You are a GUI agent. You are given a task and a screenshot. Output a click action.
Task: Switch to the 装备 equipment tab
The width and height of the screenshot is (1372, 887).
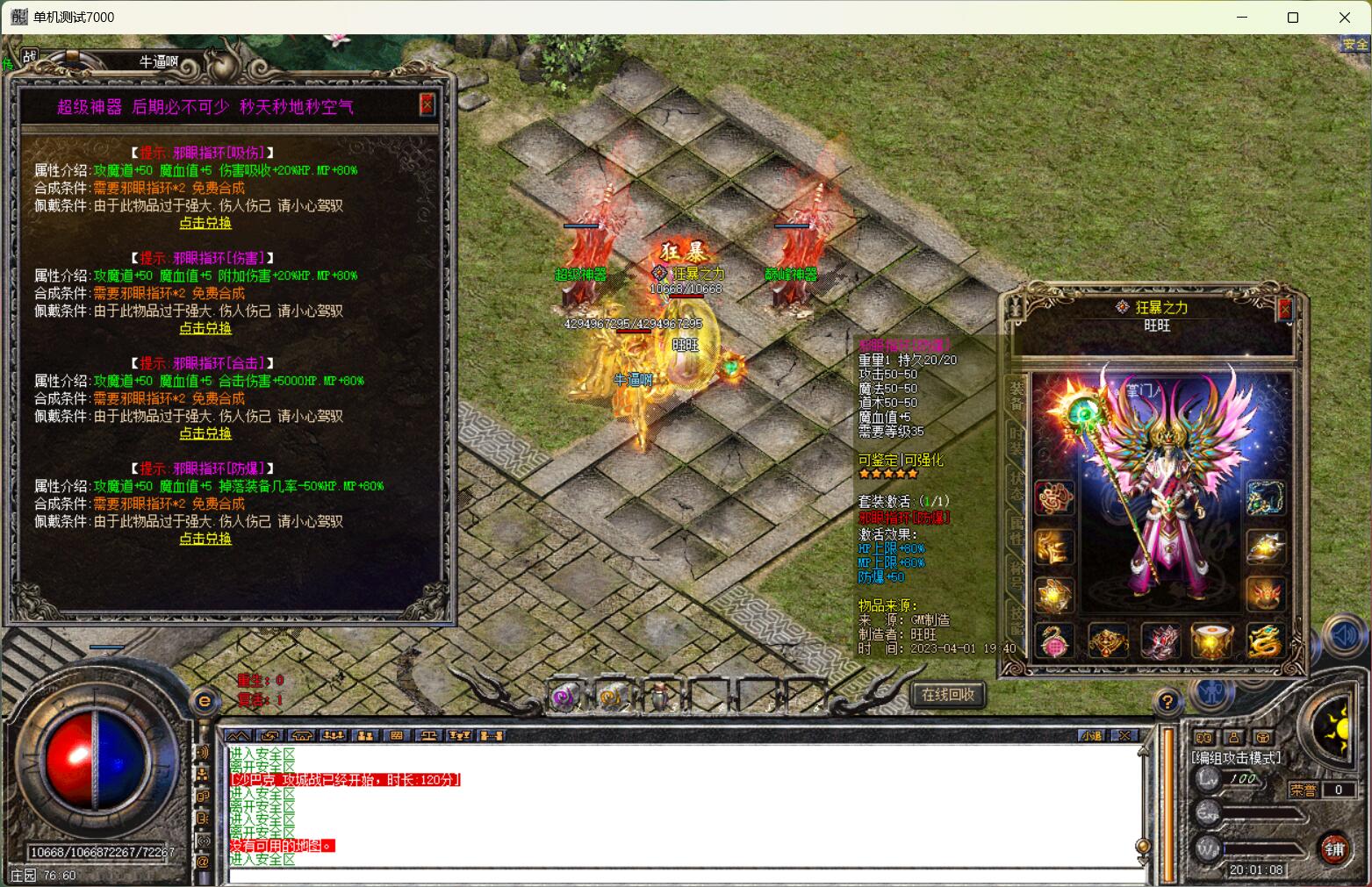click(1016, 396)
